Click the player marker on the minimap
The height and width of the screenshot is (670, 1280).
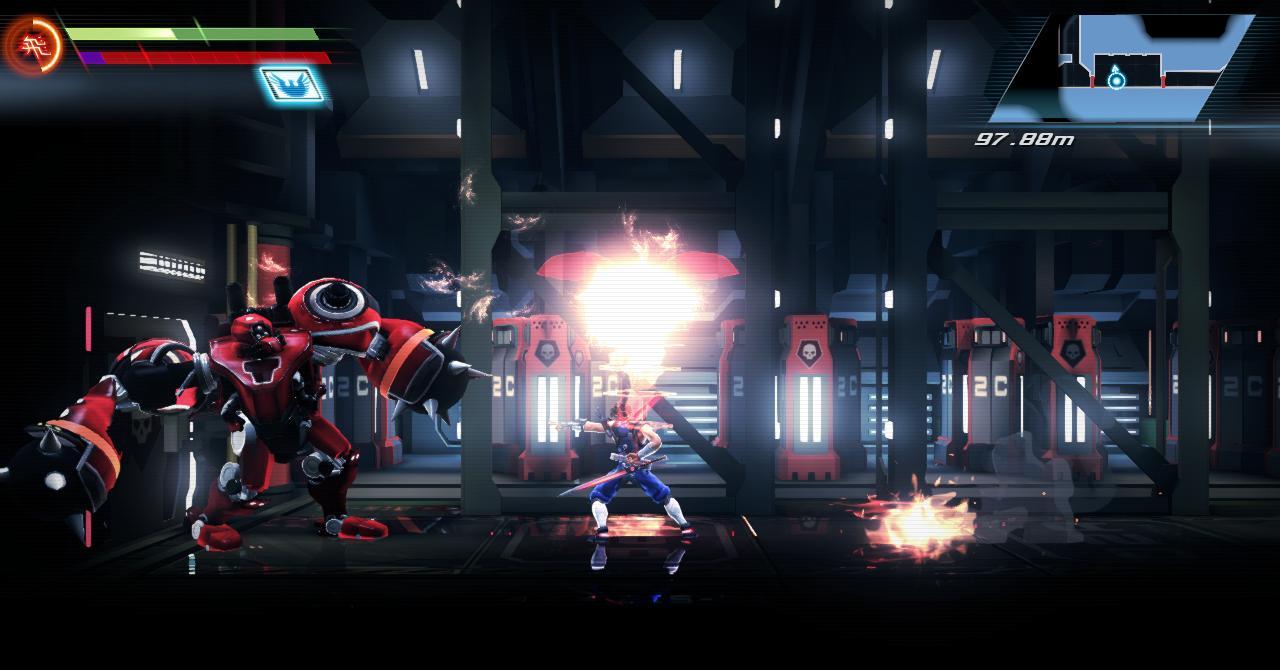point(1115,79)
